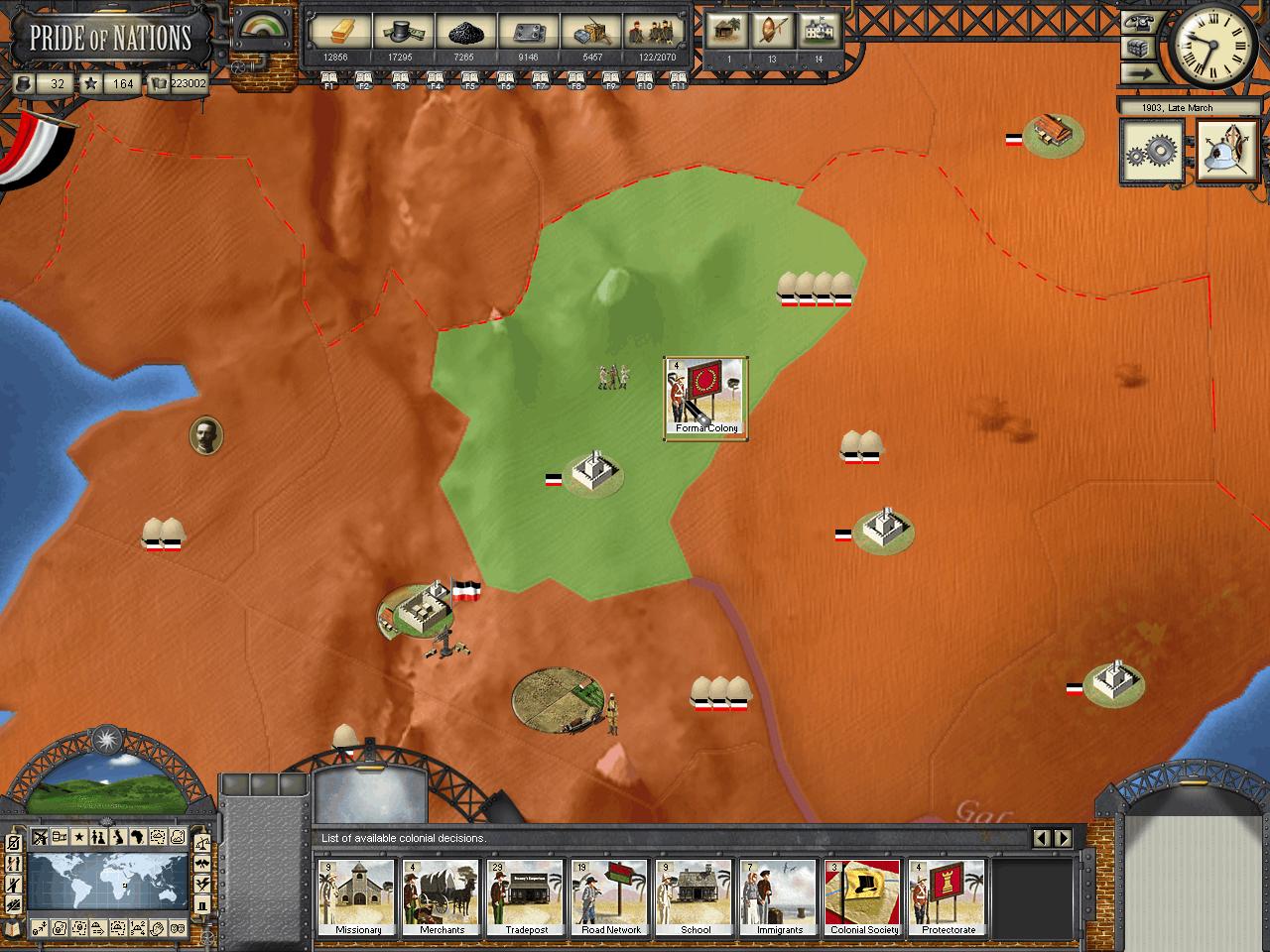Choose the Merchants decision card
The height and width of the screenshot is (952, 1270).
tap(442, 897)
